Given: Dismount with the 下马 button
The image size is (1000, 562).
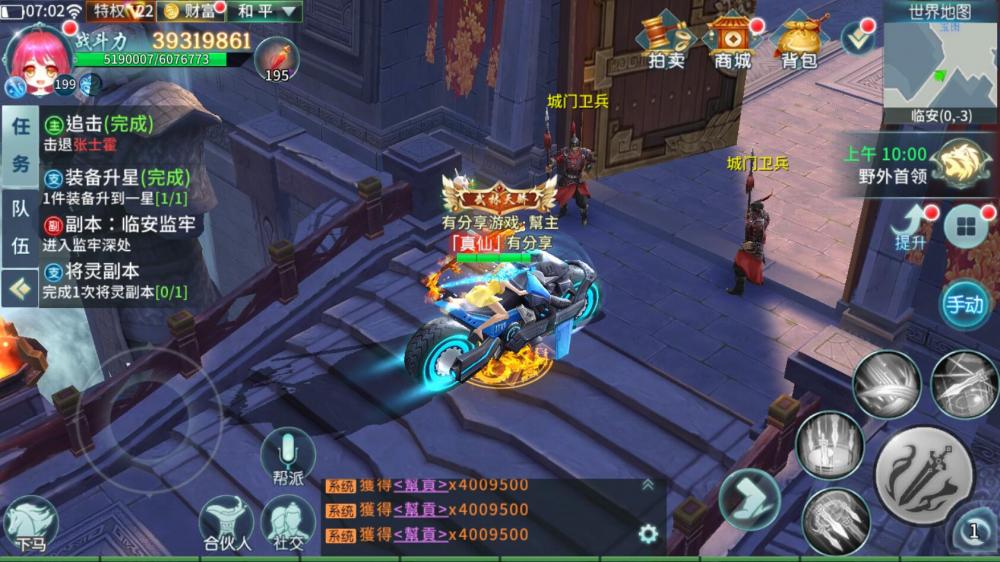Looking at the screenshot, I should point(30,524).
